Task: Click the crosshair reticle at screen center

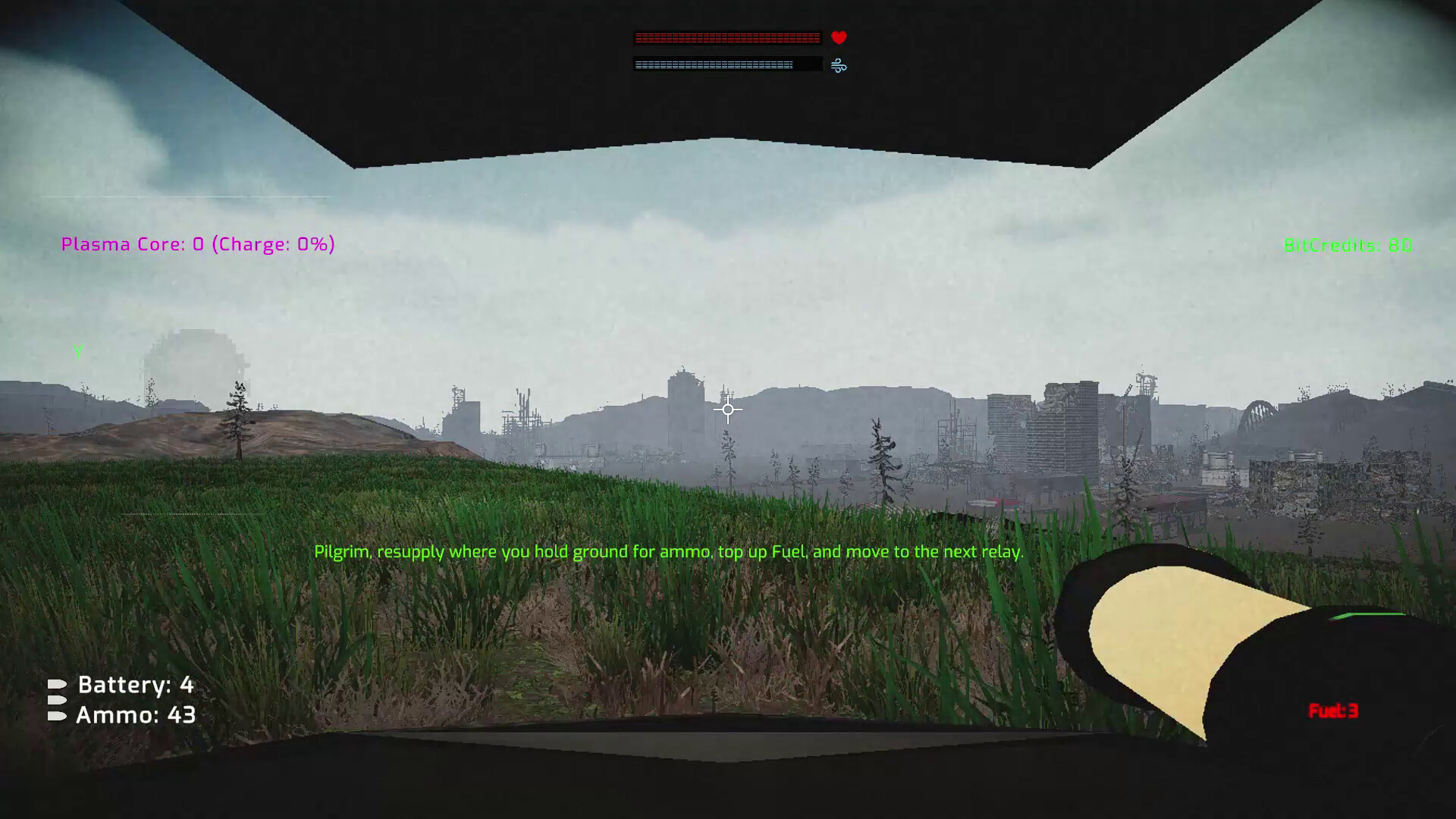Action: click(727, 409)
